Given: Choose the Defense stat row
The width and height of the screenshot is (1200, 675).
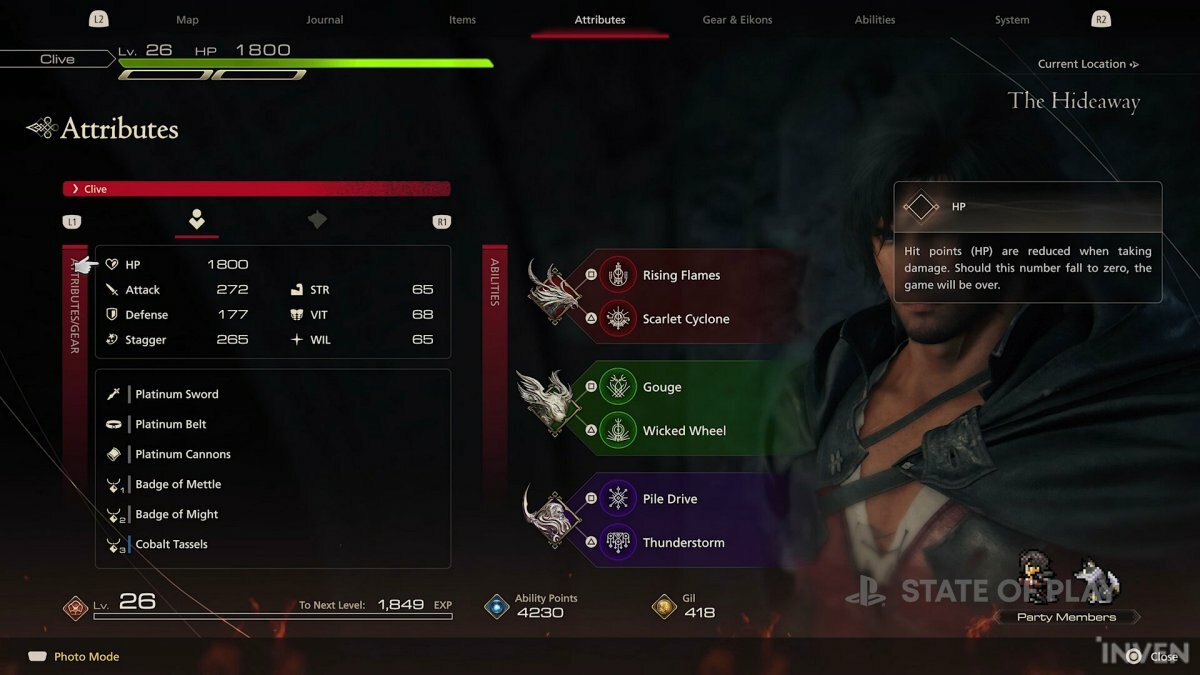Looking at the screenshot, I should (178, 315).
